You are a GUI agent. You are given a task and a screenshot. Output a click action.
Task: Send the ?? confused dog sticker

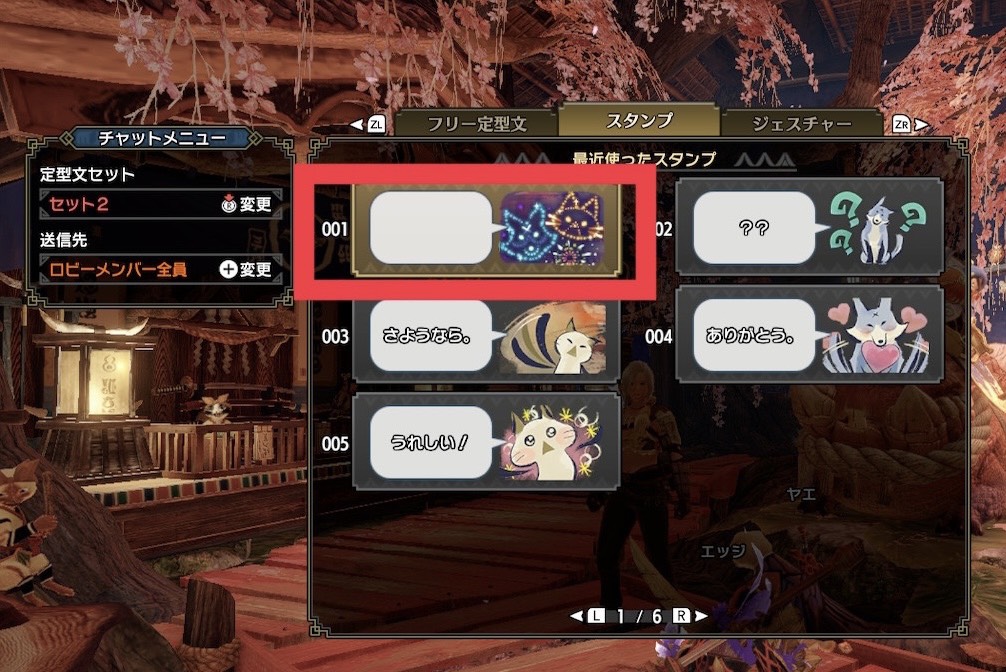[x=809, y=228]
